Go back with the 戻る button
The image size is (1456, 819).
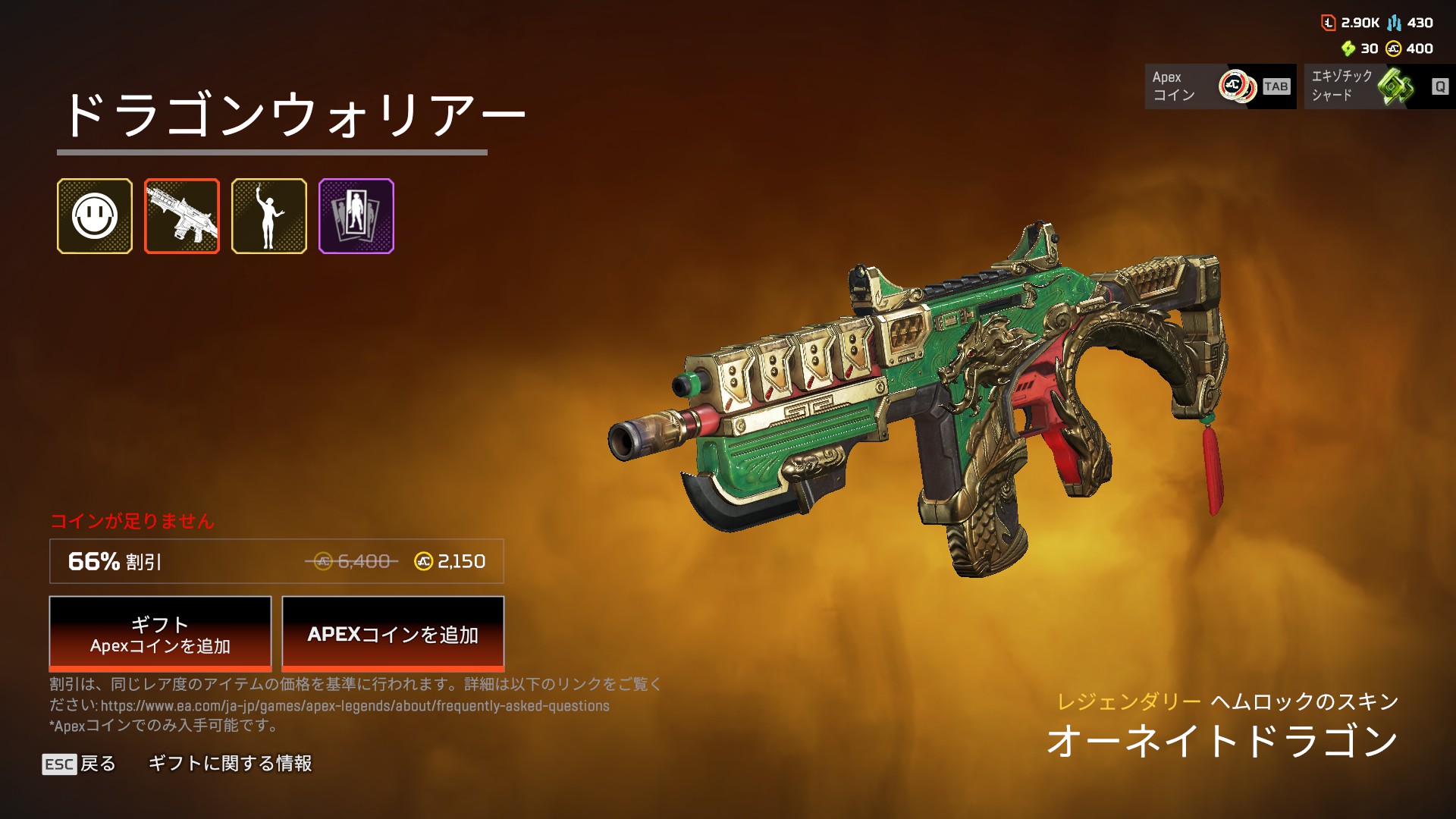tap(80, 764)
